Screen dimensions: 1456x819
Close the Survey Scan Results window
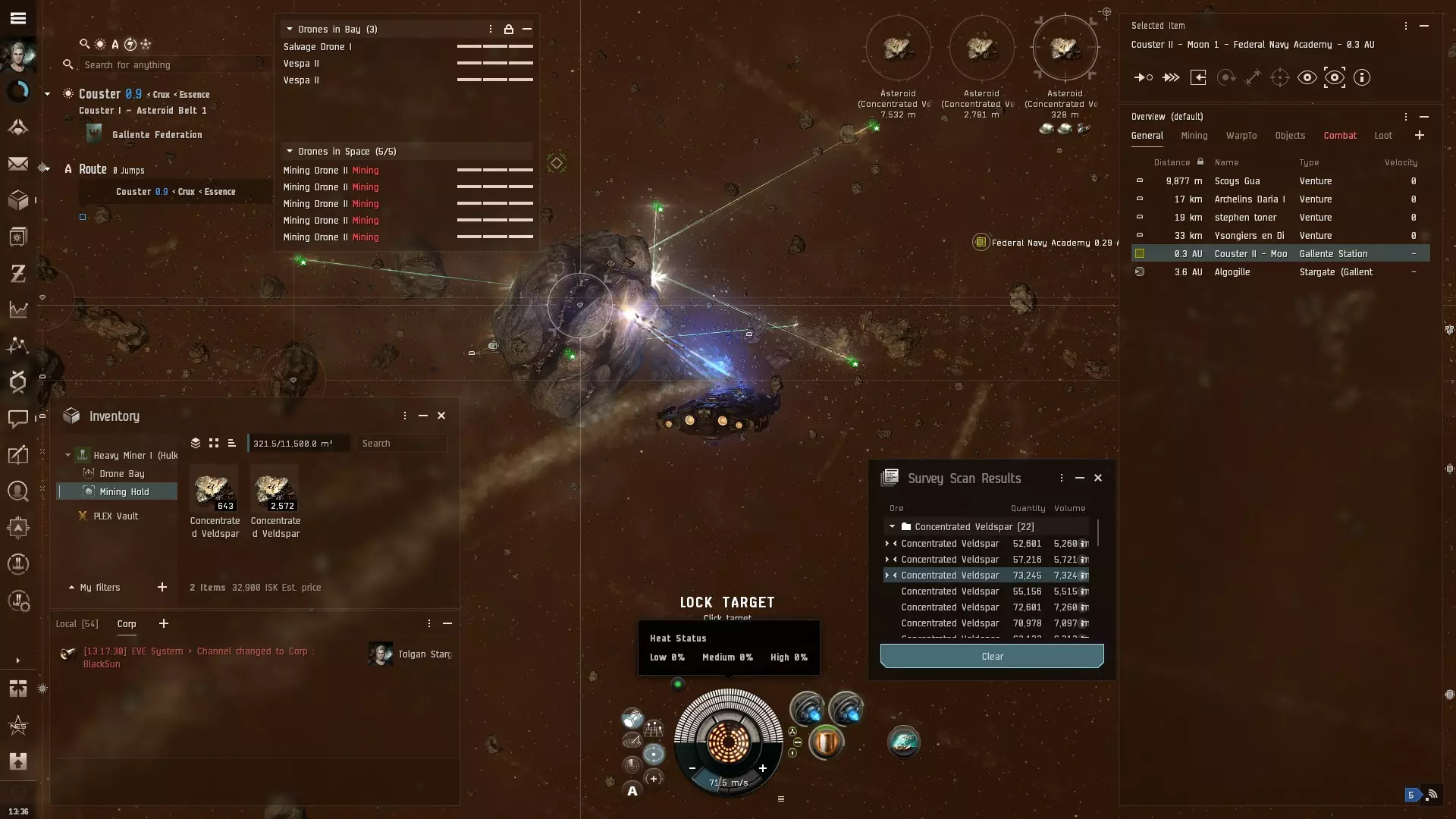(x=1098, y=478)
